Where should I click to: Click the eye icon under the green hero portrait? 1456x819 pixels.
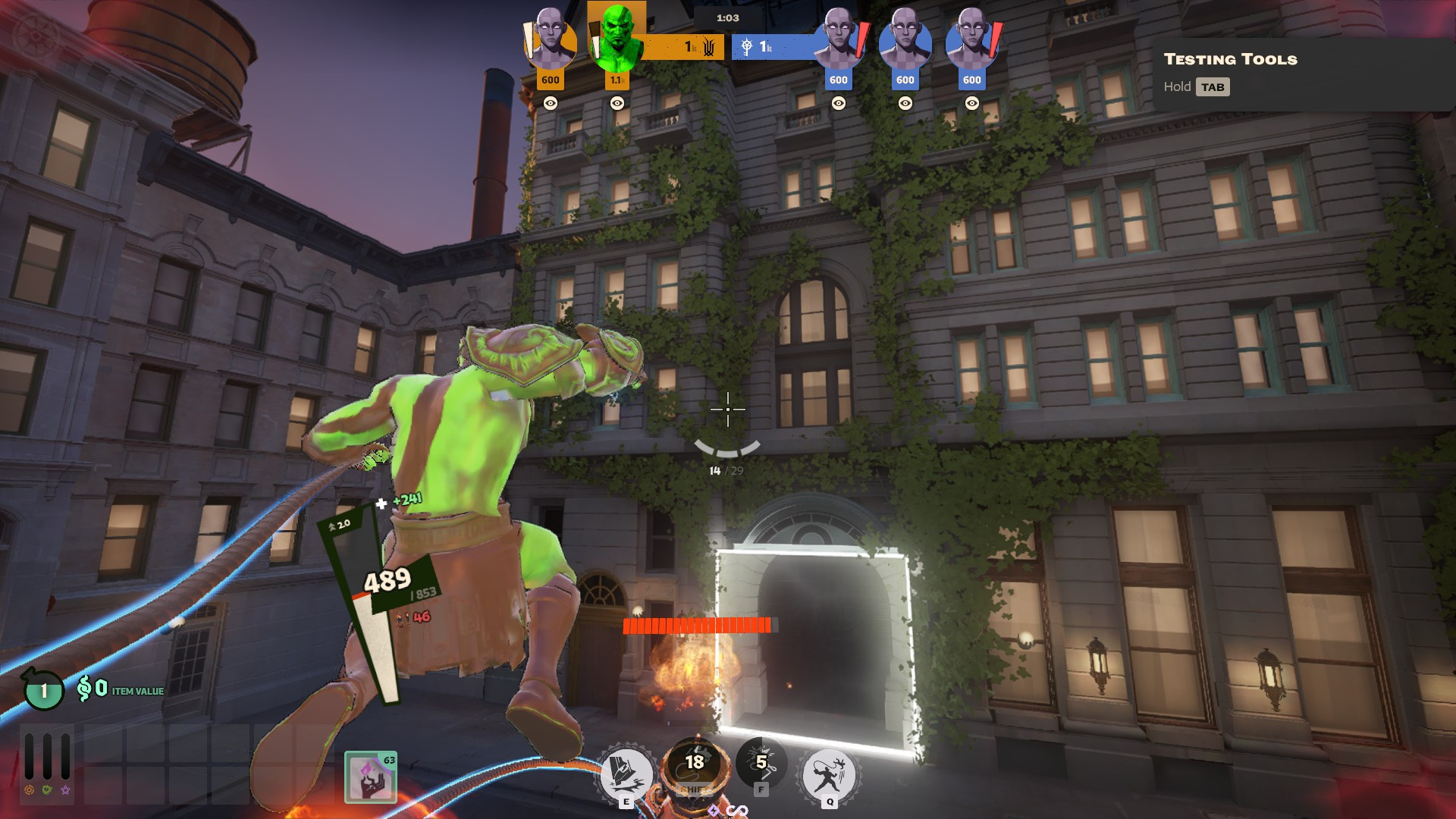[617, 103]
